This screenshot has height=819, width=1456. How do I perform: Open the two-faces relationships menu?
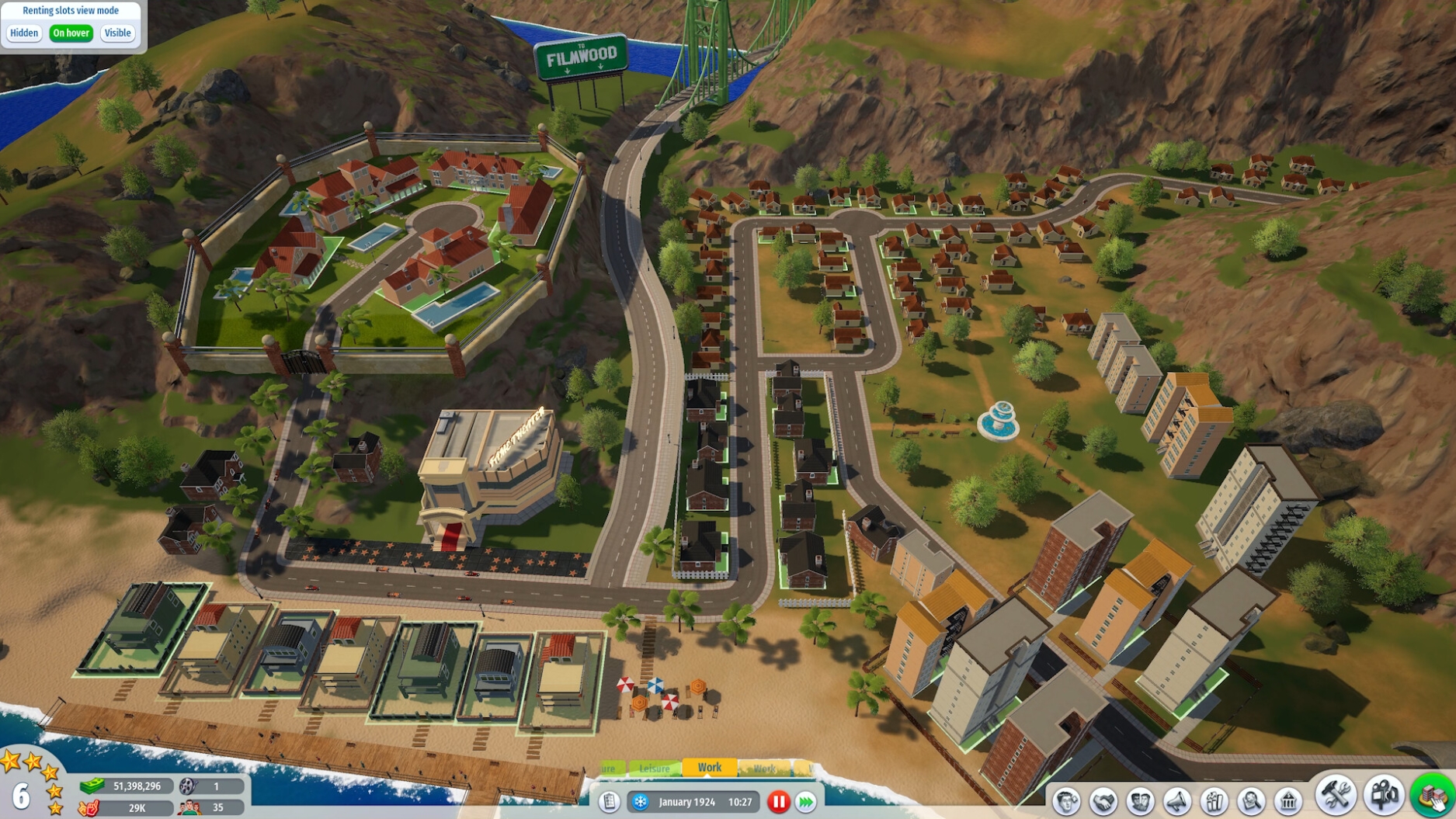[1140, 801]
